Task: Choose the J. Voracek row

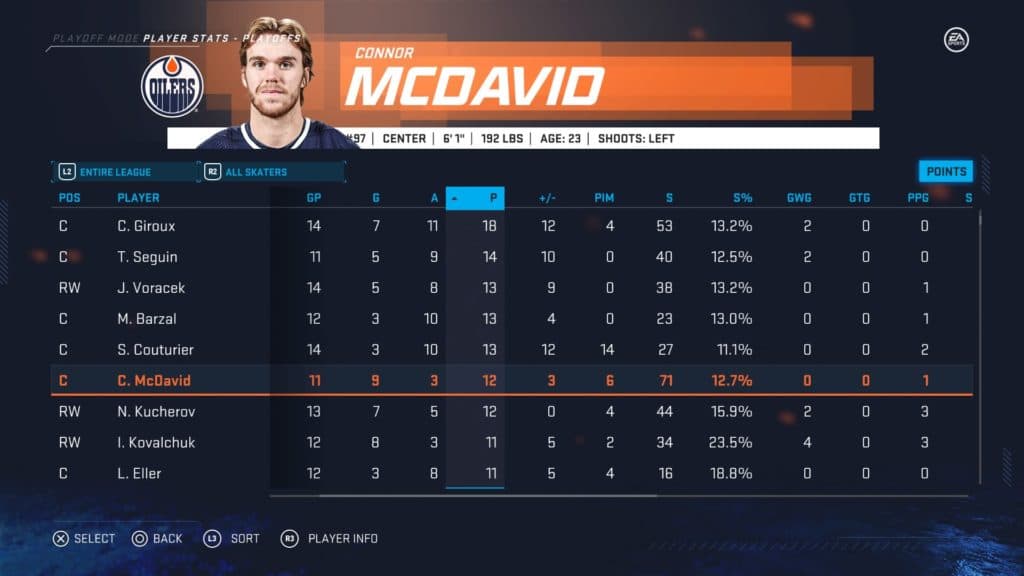Action: (150, 288)
